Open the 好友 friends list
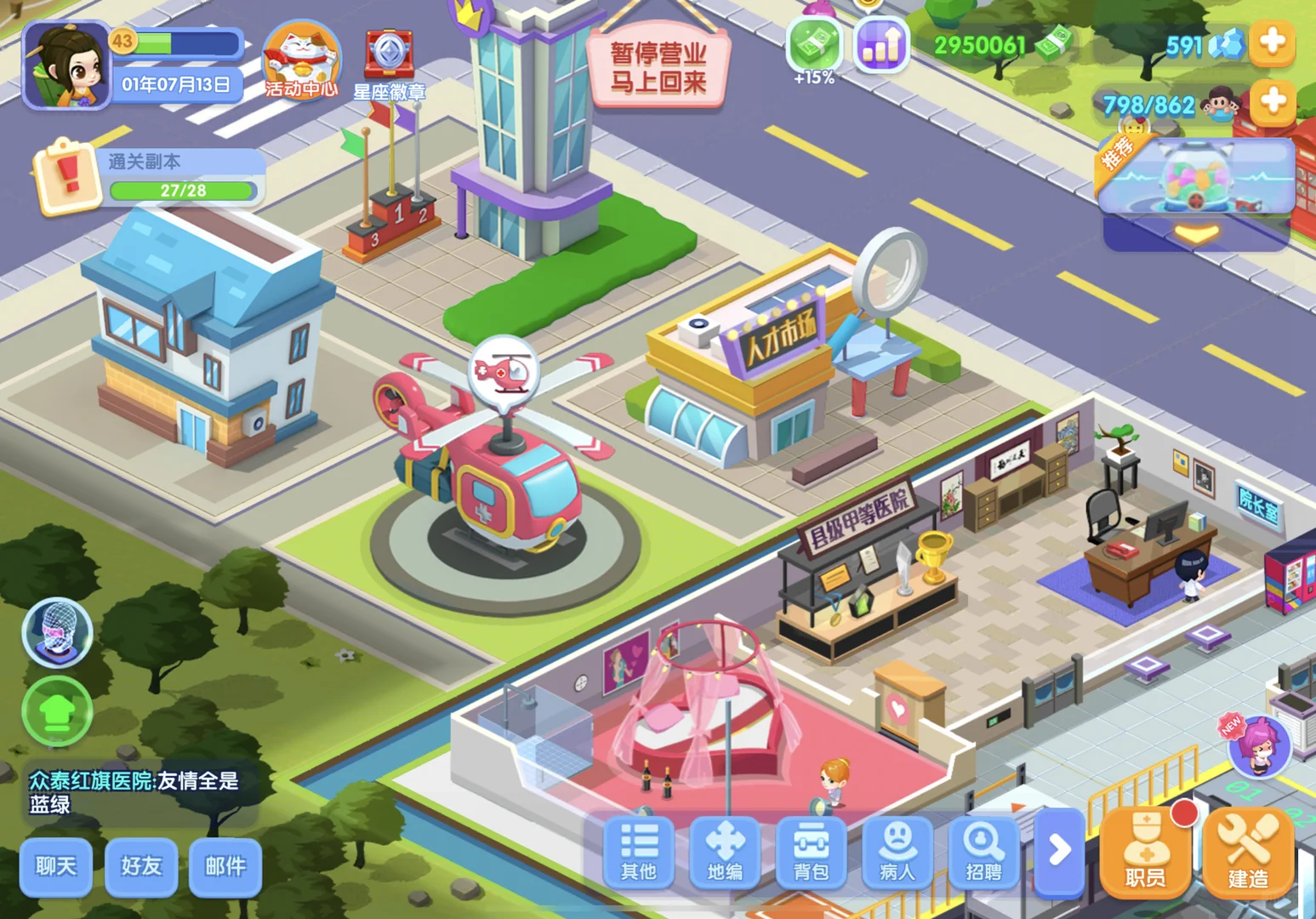The image size is (1316, 919). pos(141,866)
